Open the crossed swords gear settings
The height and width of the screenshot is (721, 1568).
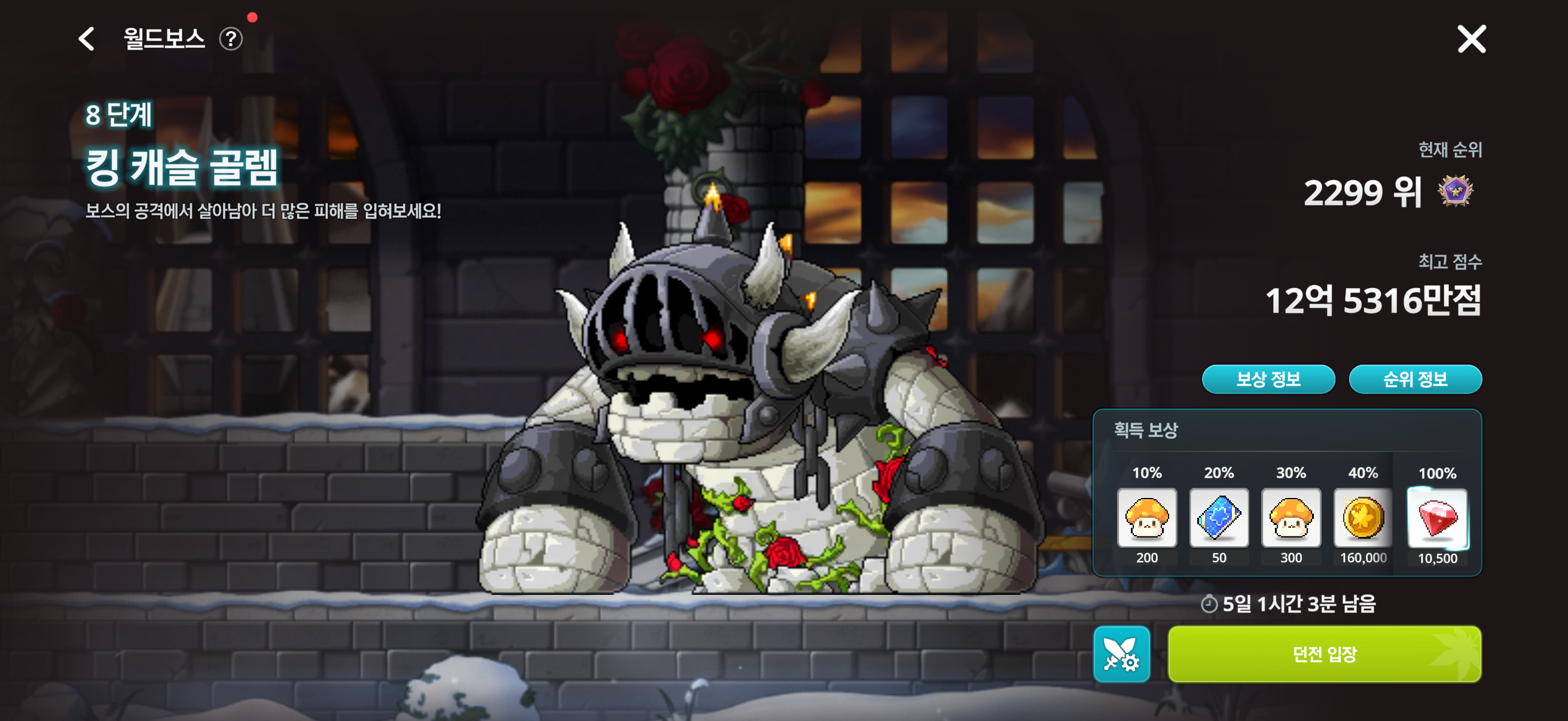[1121, 654]
